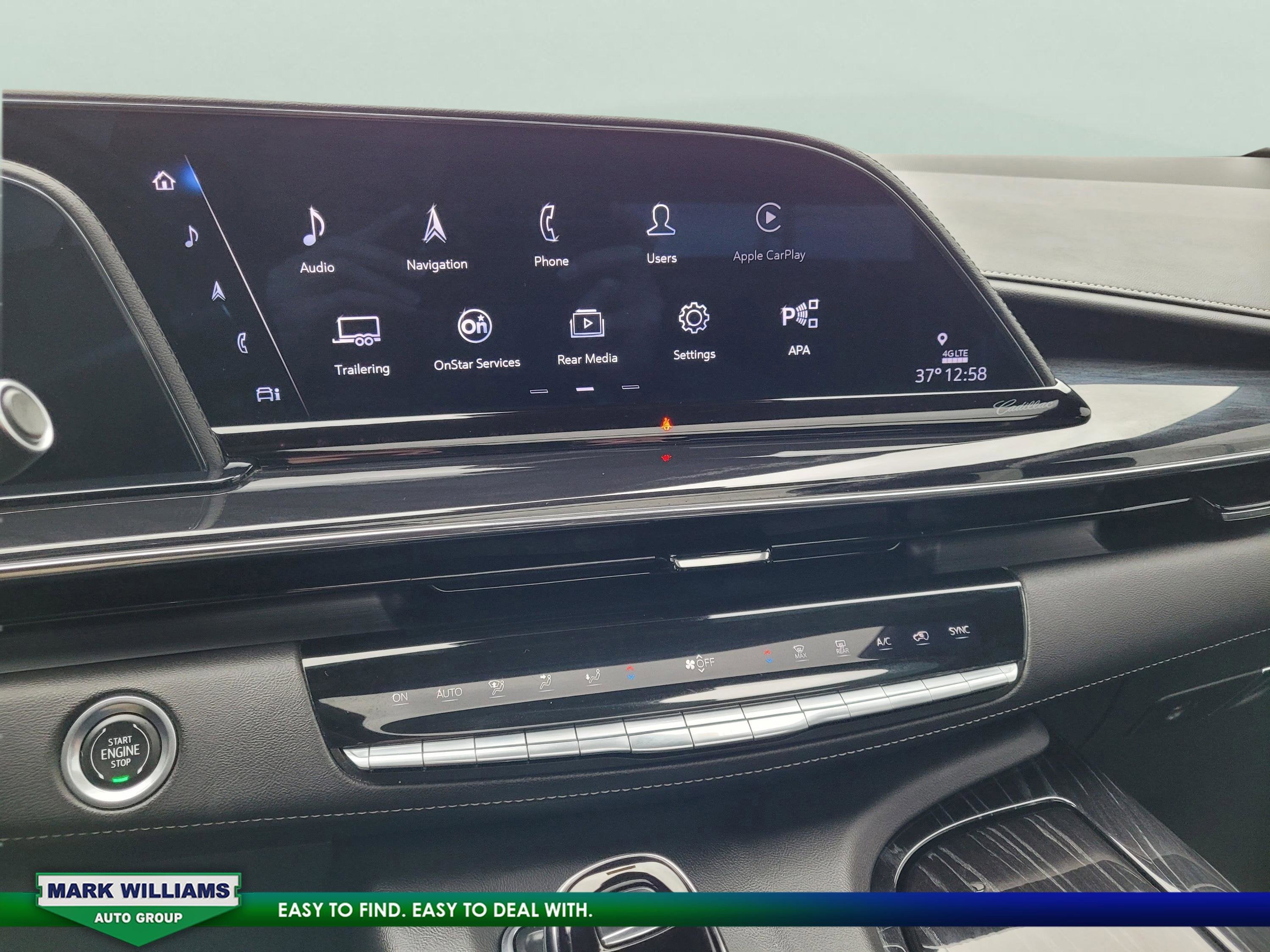
Task: Enable SYNC climate control
Action: tap(959, 630)
